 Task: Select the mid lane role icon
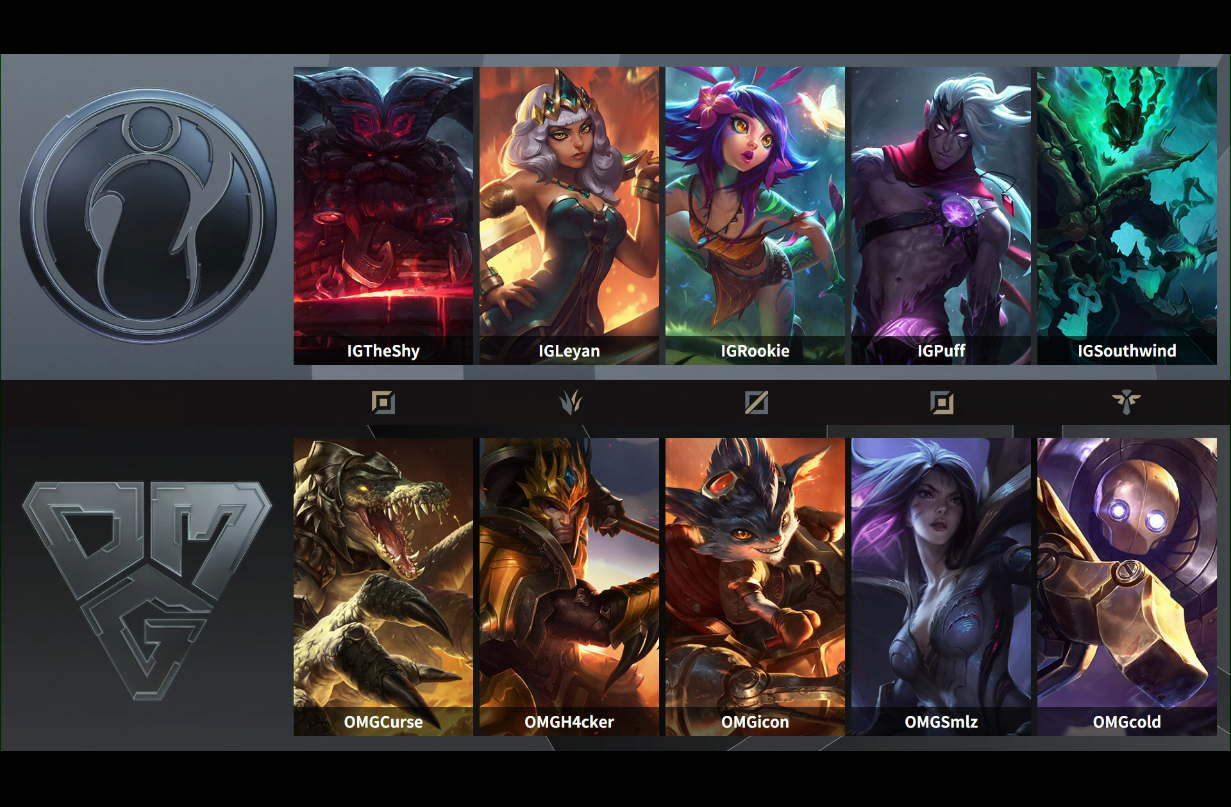click(x=756, y=402)
